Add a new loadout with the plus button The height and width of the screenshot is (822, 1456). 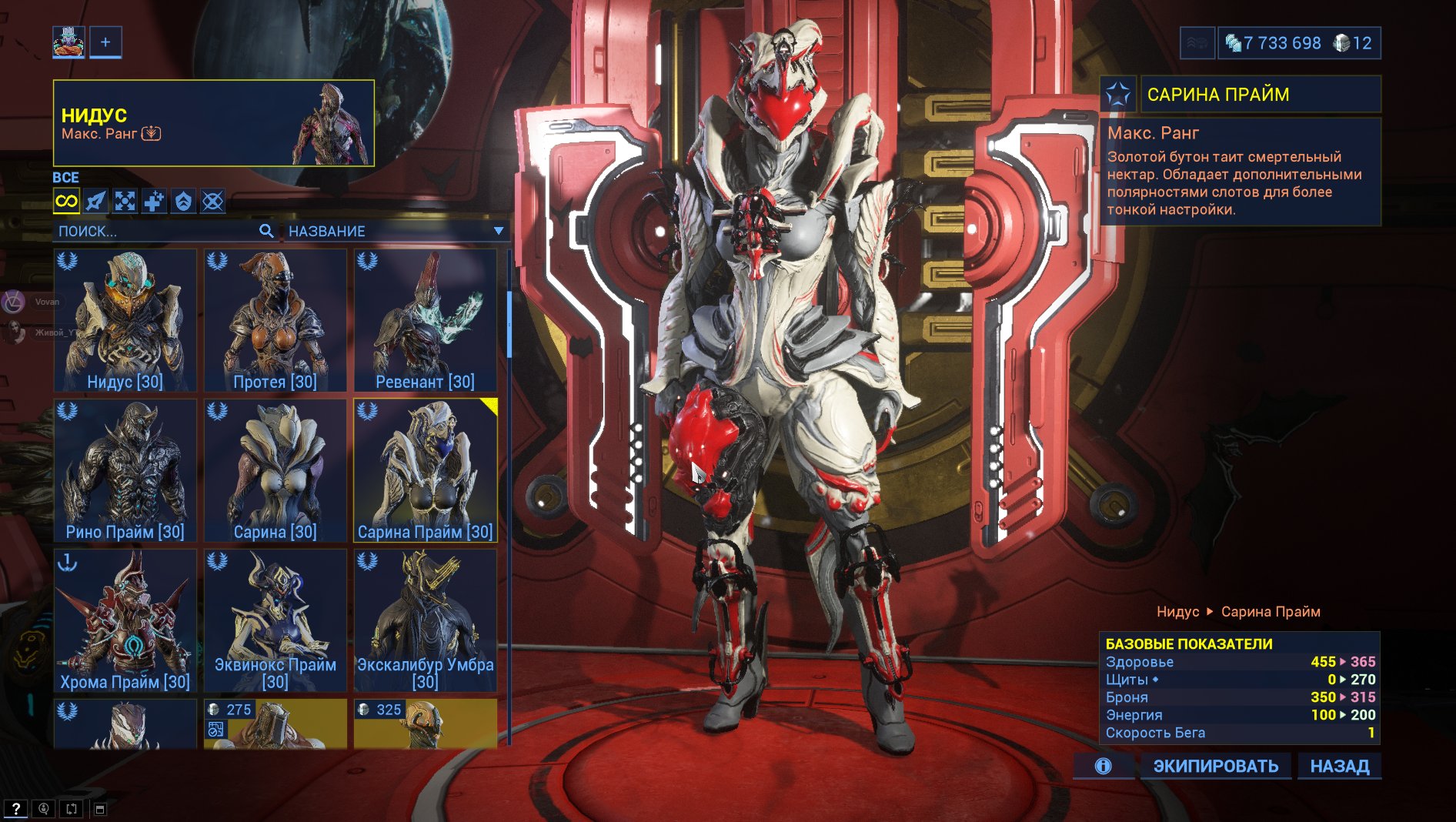tap(105, 42)
